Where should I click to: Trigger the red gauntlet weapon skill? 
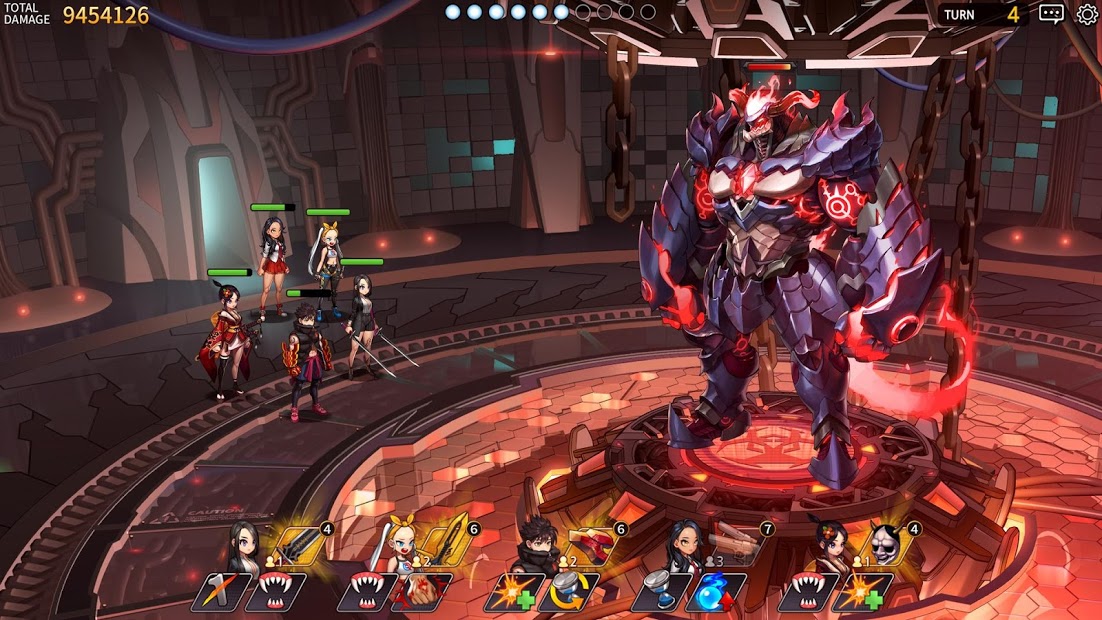(x=592, y=545)
